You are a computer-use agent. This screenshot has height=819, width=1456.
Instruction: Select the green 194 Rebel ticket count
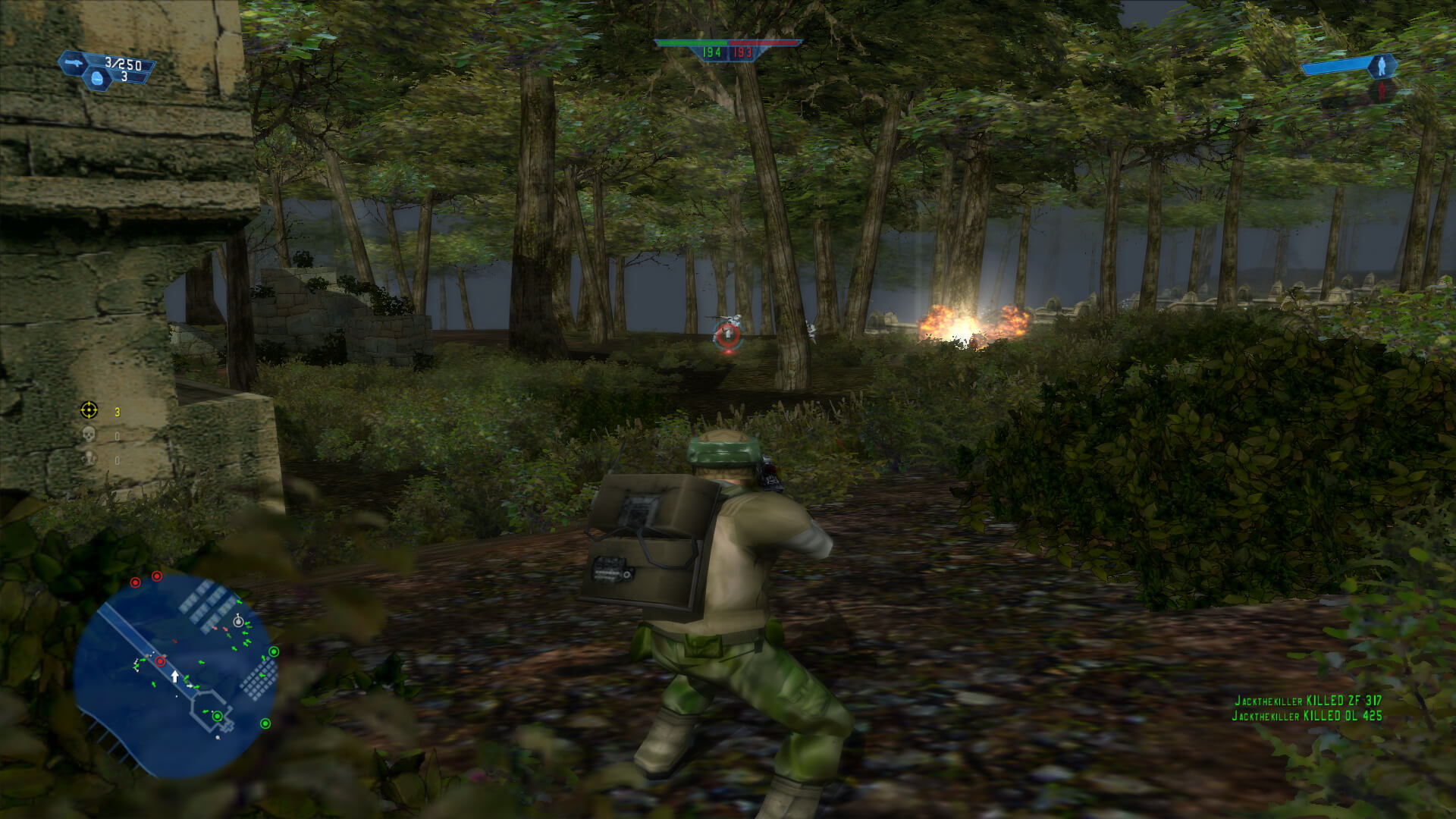point(711,54)
